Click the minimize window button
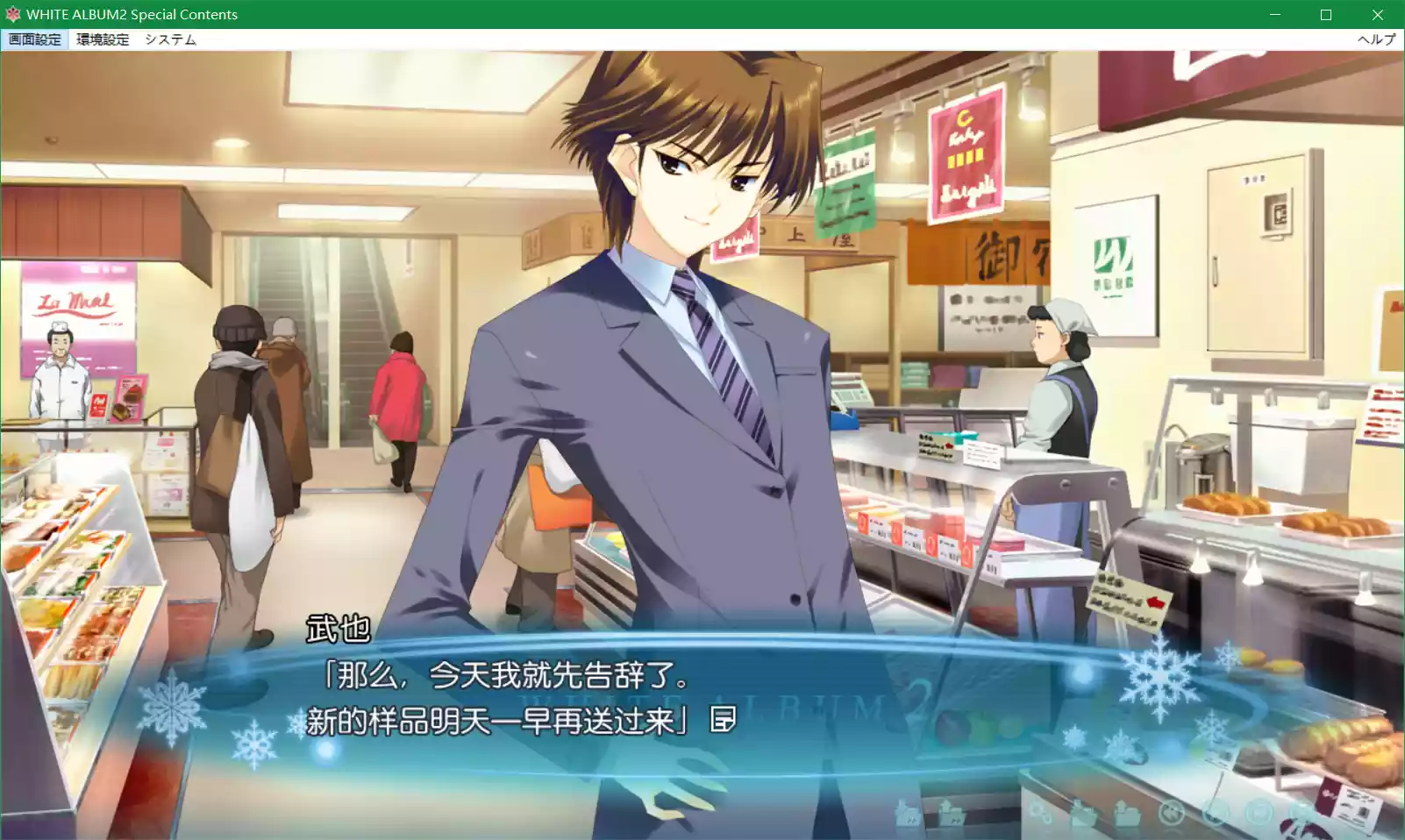This screenshot has width=1405, height=840. (1273, 14)
